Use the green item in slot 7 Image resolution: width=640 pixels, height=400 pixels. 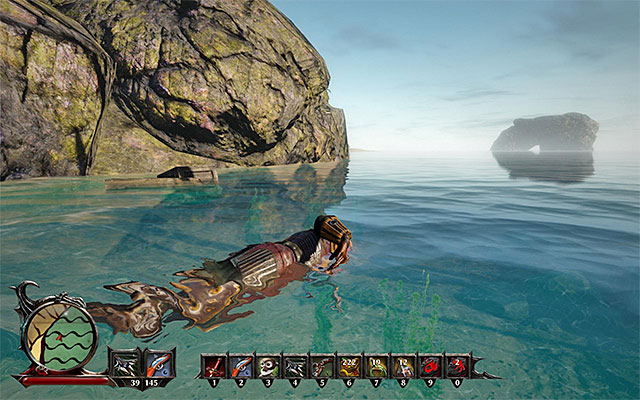376,365
